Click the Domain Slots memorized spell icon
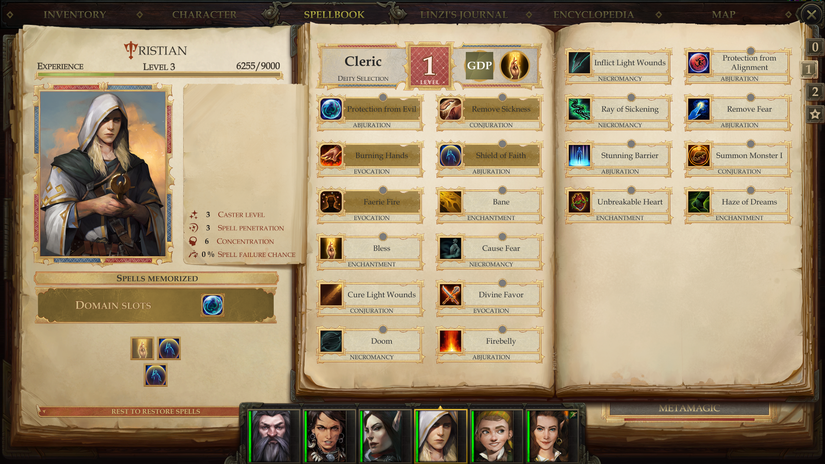Viewport: 825px width, 464px height. pos(212,305)
